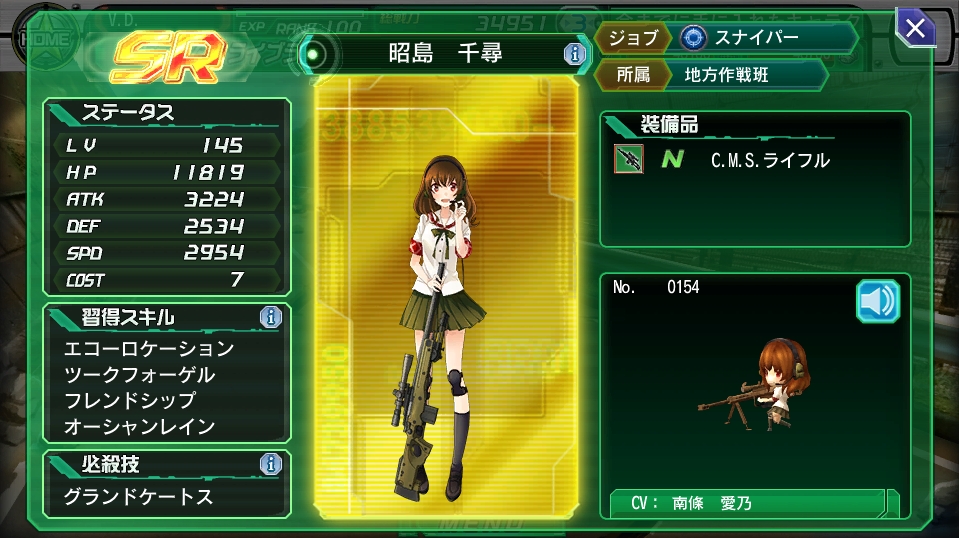
Task: Close the character detail window
Action: 914,28
